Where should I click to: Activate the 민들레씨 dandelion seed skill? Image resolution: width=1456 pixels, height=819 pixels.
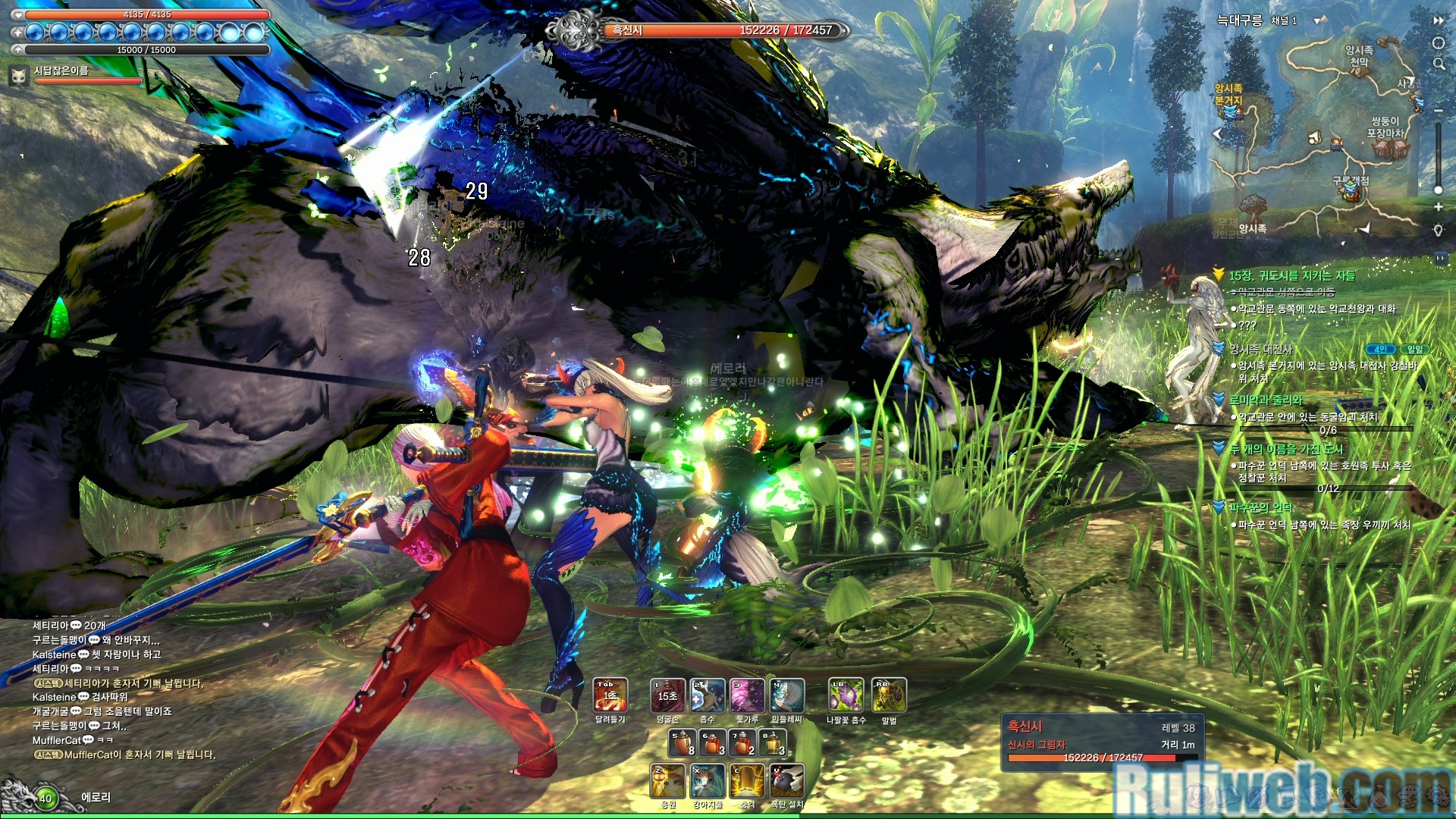[x=786, y=695]
